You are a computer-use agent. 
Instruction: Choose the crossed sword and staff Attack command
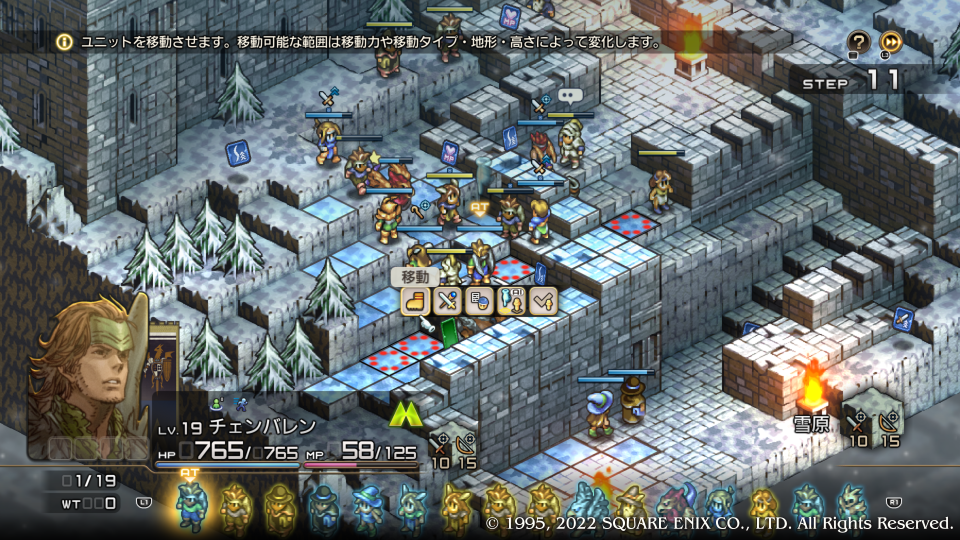[x=447, y=300]
